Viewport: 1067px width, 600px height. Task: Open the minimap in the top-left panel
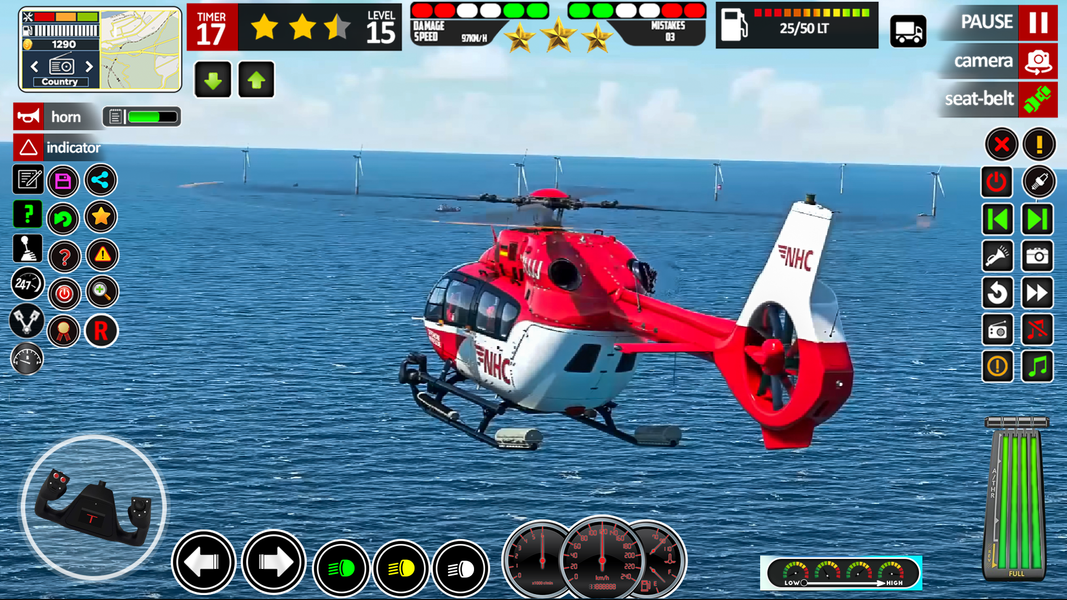coord(140,47)
